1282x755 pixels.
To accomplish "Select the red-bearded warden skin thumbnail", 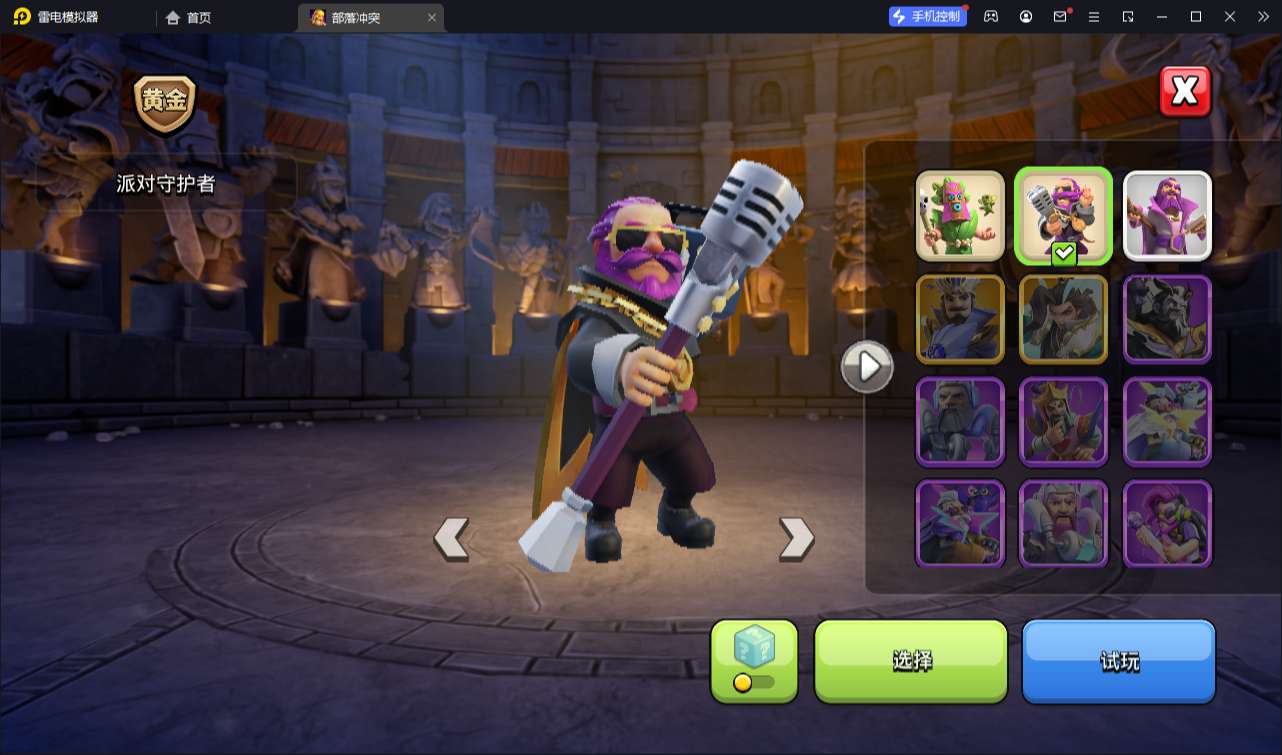I will pyautogui.click(x=1064, y=523).
